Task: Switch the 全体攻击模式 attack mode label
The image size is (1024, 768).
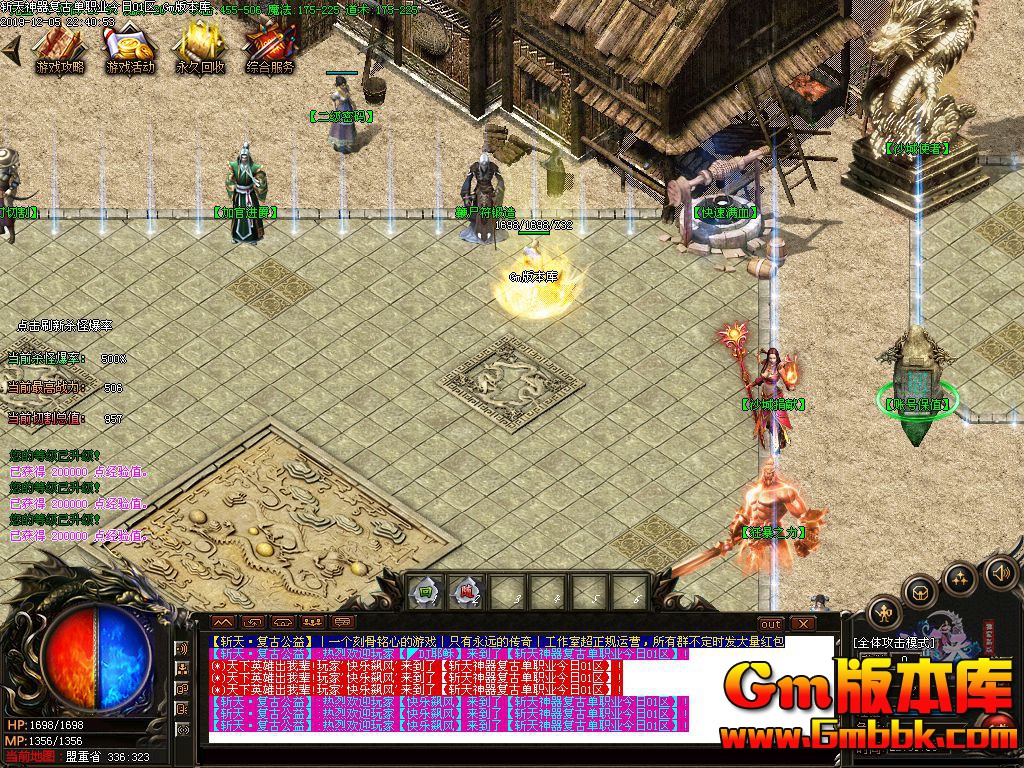Action: point(894,643)
